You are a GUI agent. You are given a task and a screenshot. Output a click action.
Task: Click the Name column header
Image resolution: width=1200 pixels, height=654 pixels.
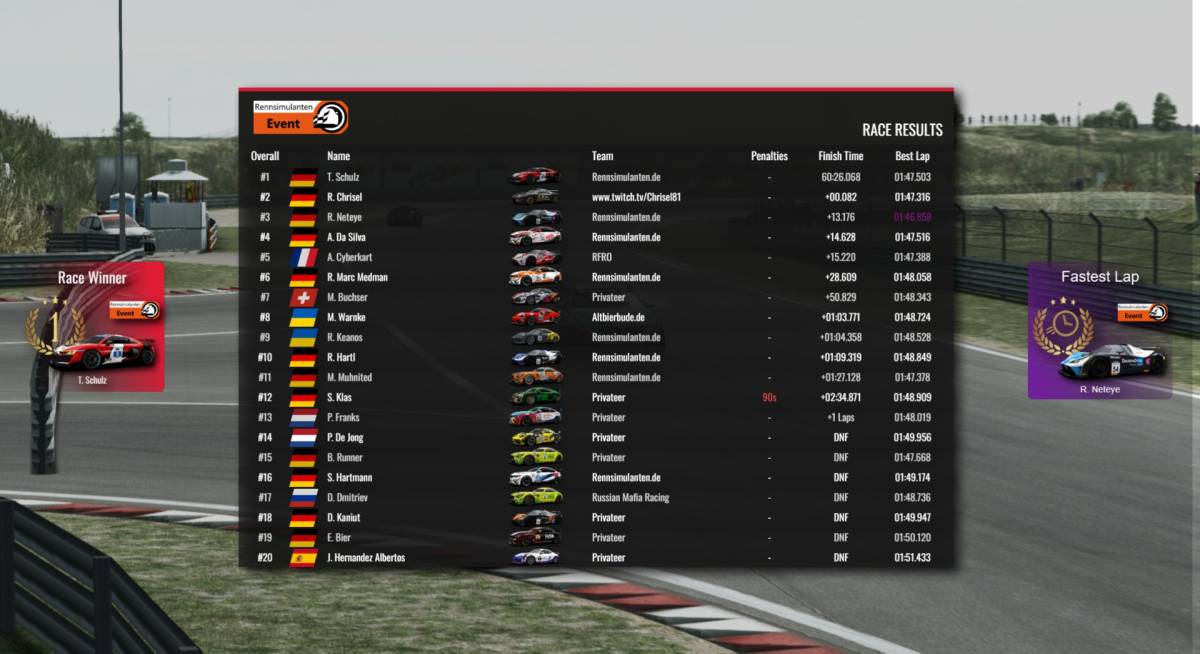(x=338, y=156)
